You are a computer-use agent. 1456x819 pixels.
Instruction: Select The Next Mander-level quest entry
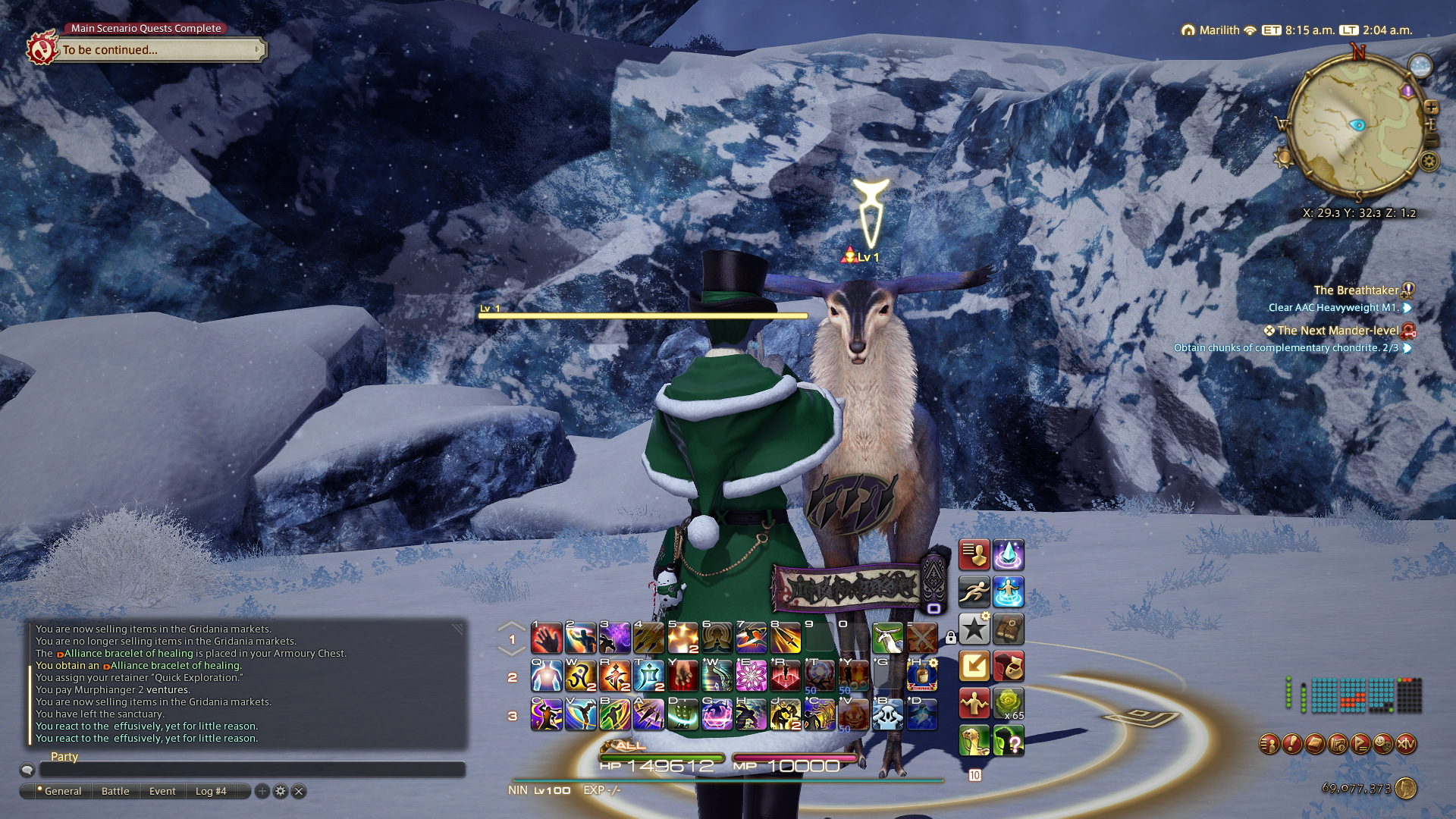(1338, 331)
